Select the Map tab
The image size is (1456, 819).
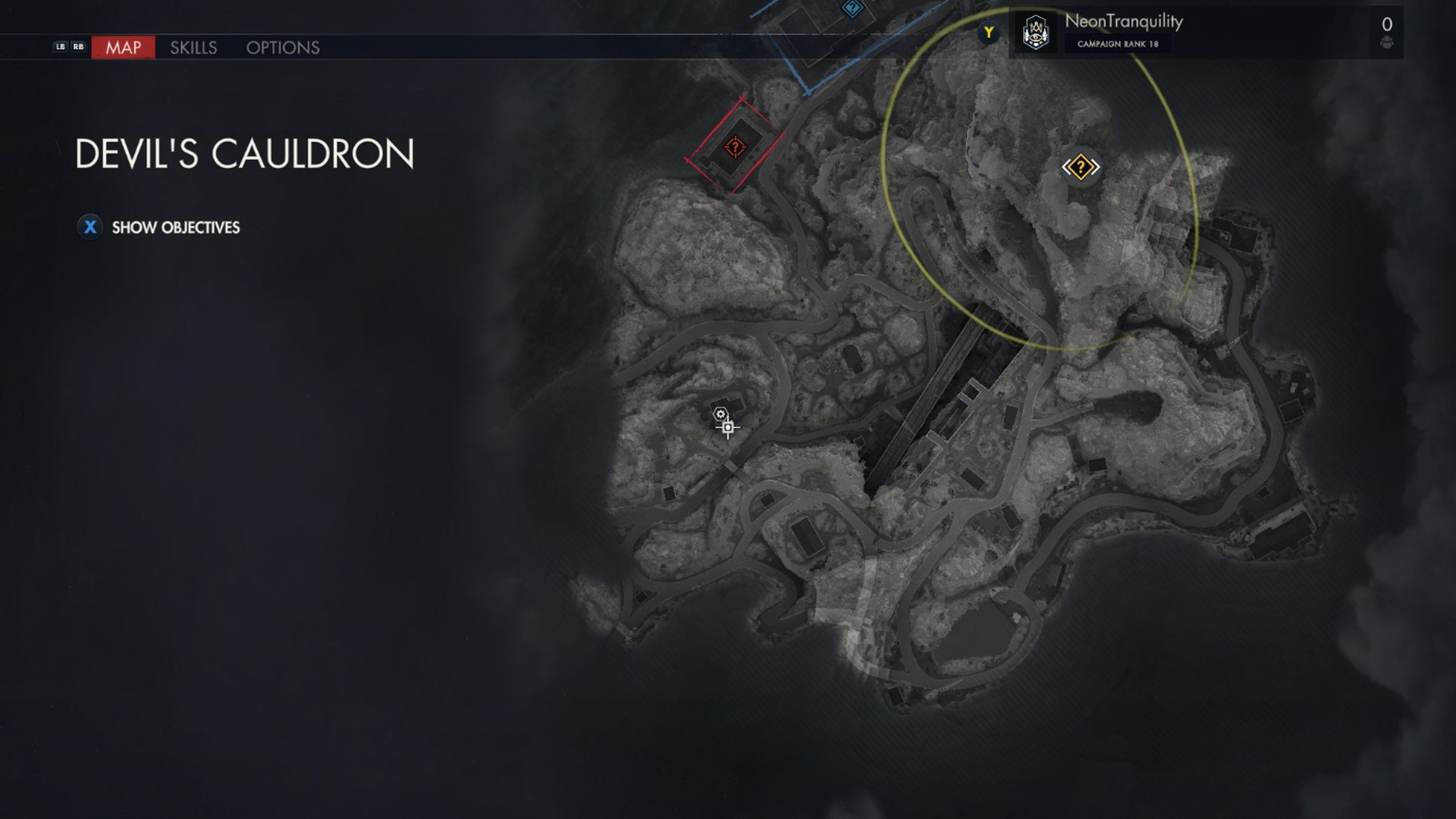pyautogui.click(x=123, y=48)
